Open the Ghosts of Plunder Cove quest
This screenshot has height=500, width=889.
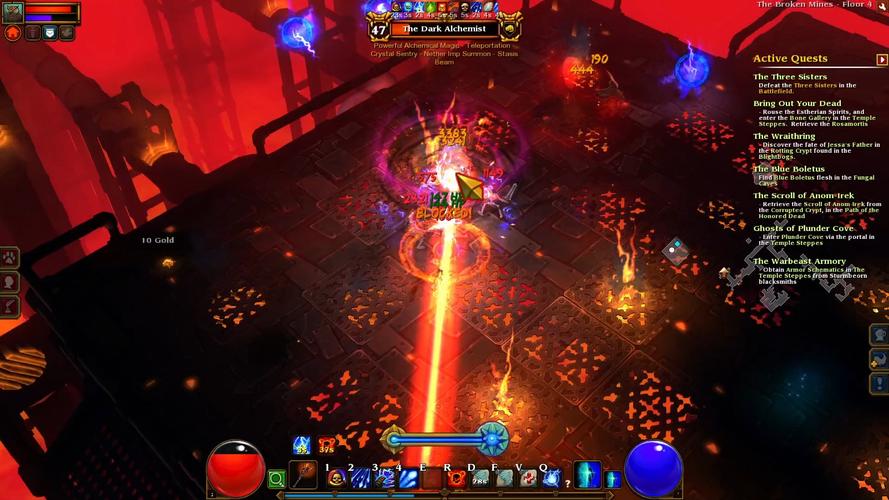[x=803, y=228]
